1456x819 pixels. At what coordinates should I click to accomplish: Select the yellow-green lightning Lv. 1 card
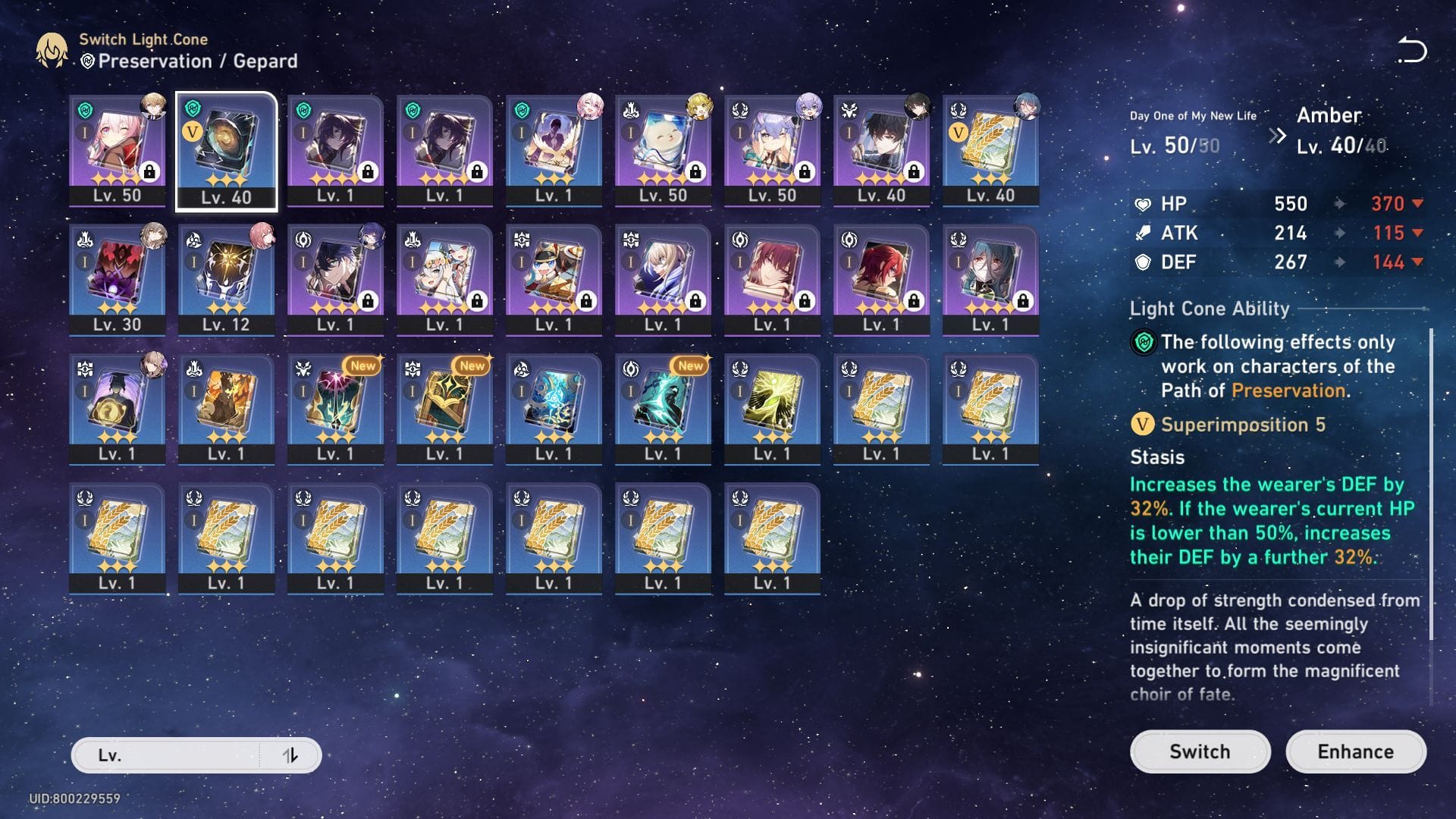[772, 409]
